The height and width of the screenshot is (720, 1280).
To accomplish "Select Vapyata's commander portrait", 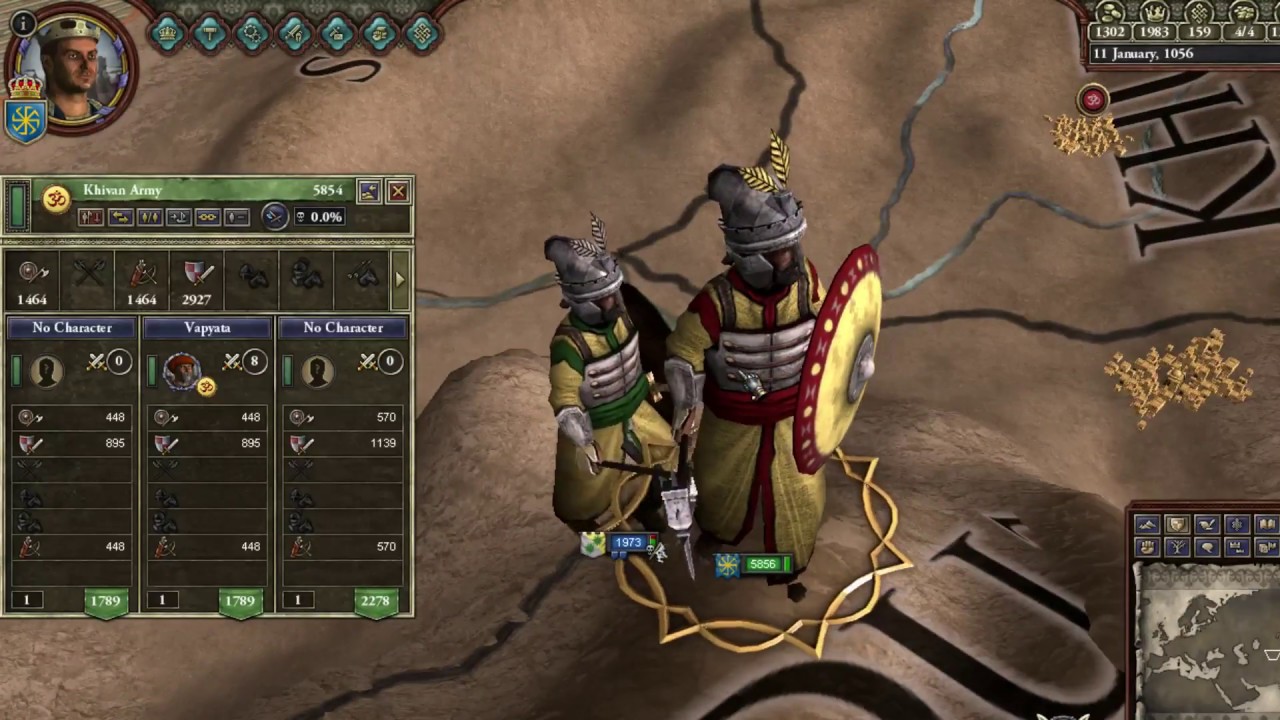I will 182,370.
